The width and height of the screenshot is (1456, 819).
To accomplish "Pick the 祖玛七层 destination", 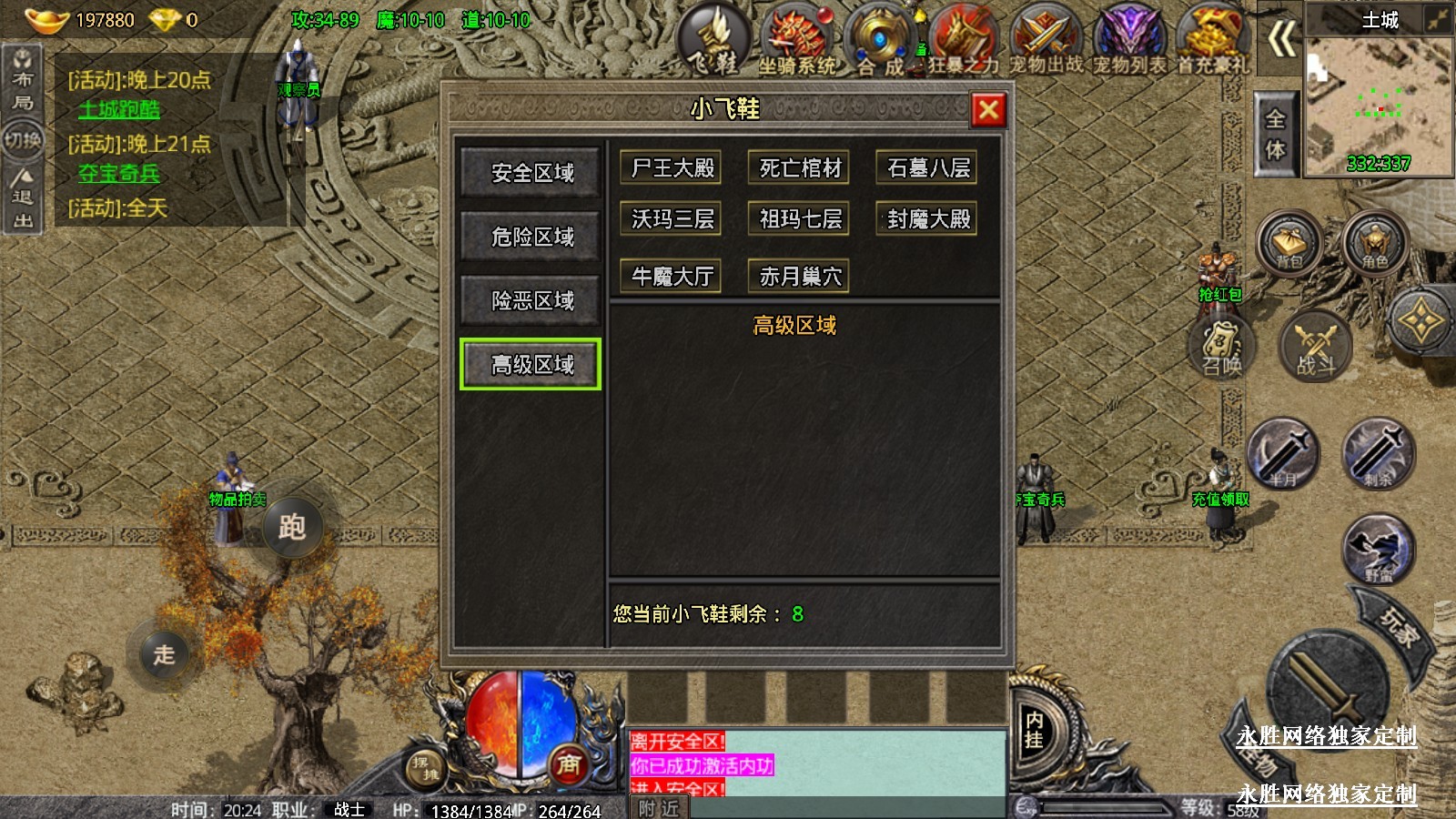I will [x=800, y=219].
